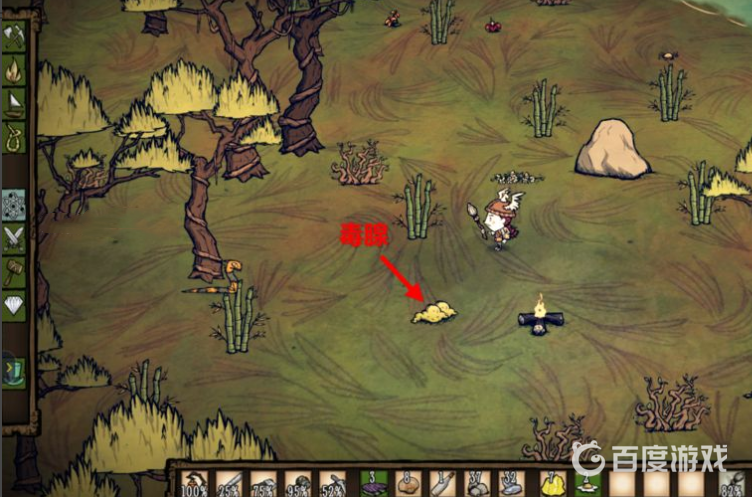The image size is (752, 497).
Task: Open the Refine crafting tab (white gem)
Action: pos(15,305)
